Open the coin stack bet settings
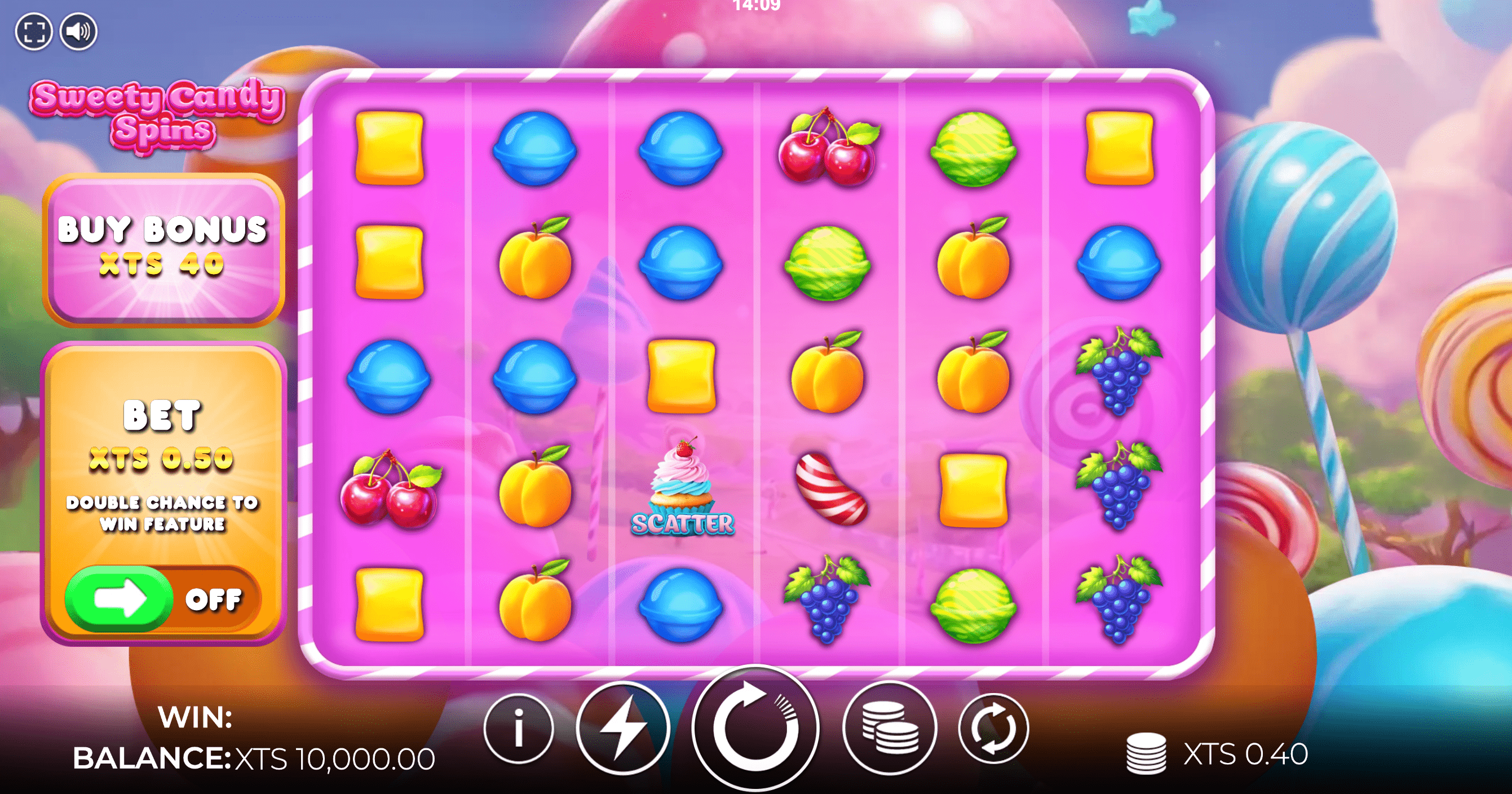Viewport: 1512px width, 794px height. [x=889, y=728]
